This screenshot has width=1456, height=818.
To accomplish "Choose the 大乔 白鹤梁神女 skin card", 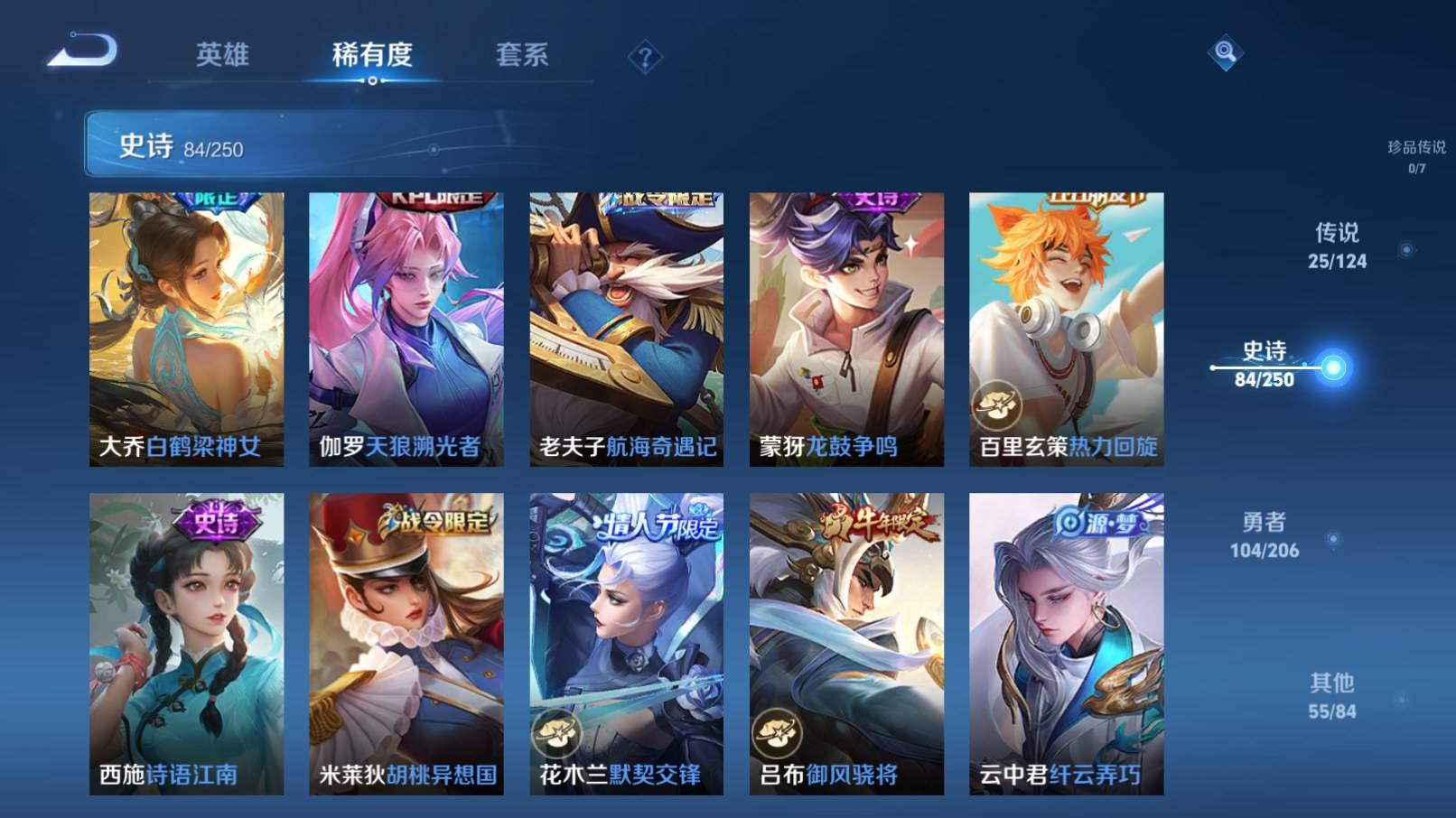I will click(186, 330).
